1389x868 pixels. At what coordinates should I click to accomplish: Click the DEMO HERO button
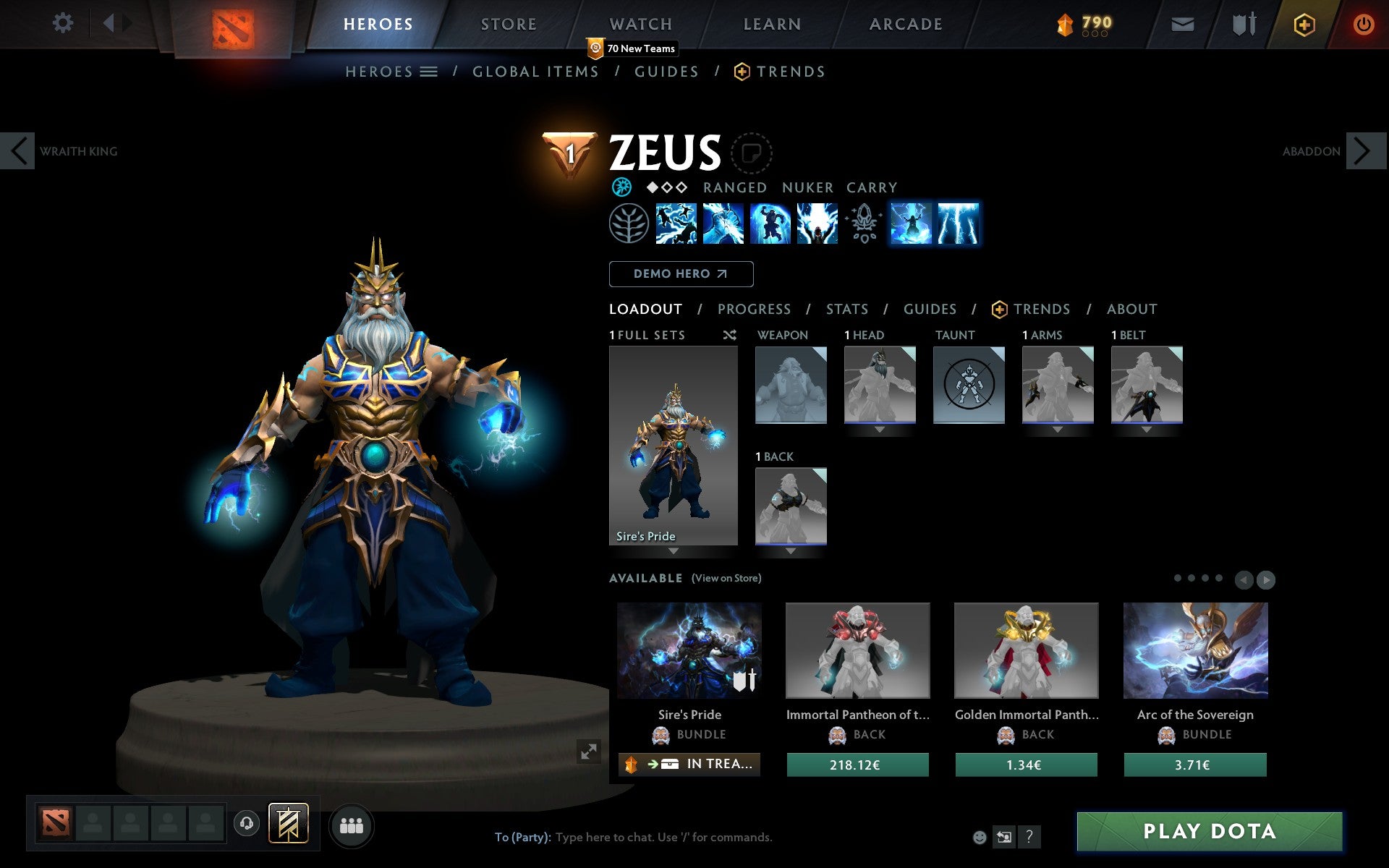(x=681, y=274)
